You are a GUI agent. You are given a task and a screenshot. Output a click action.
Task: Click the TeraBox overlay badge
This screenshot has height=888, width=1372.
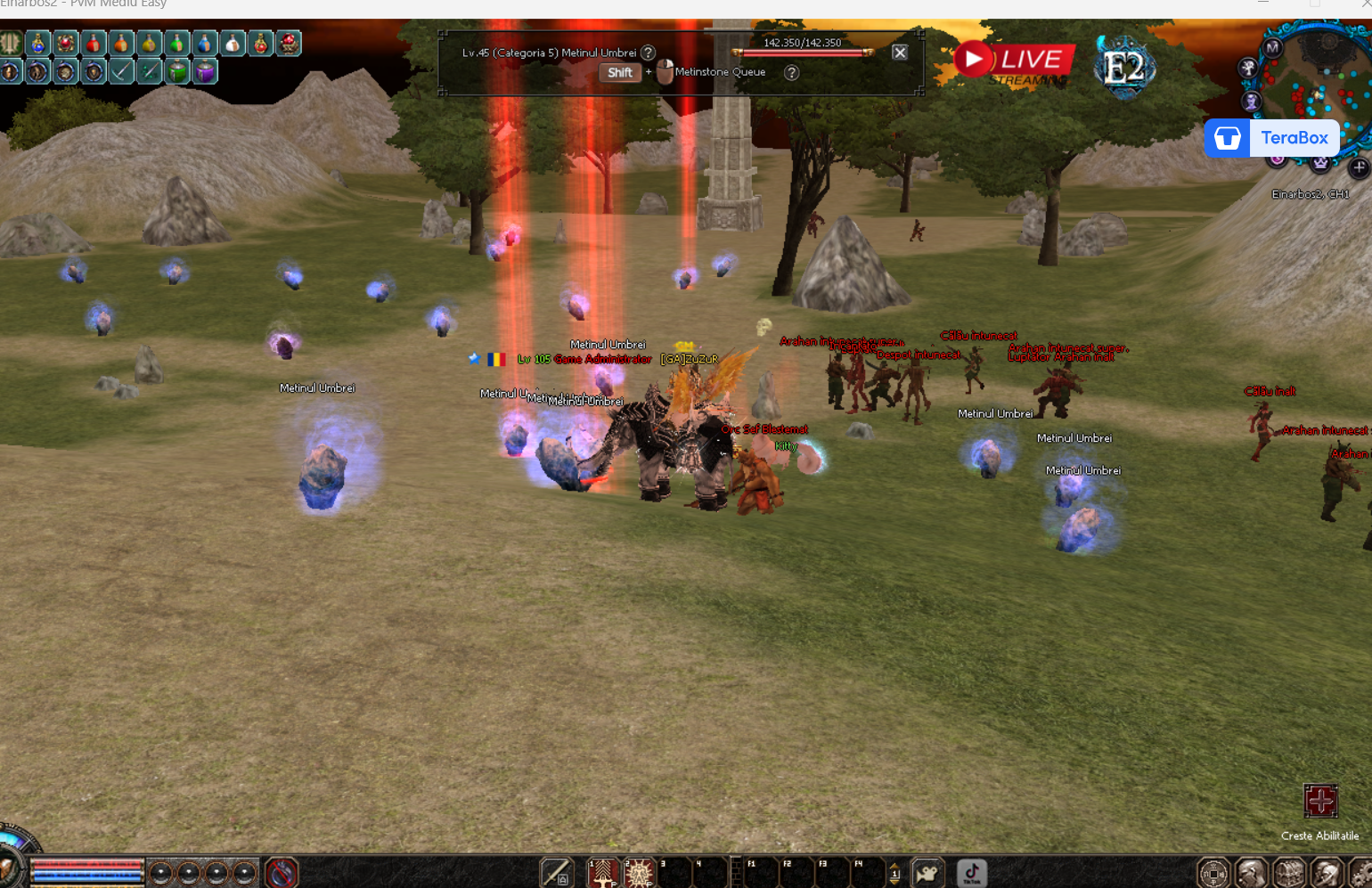pos(1272,138)
